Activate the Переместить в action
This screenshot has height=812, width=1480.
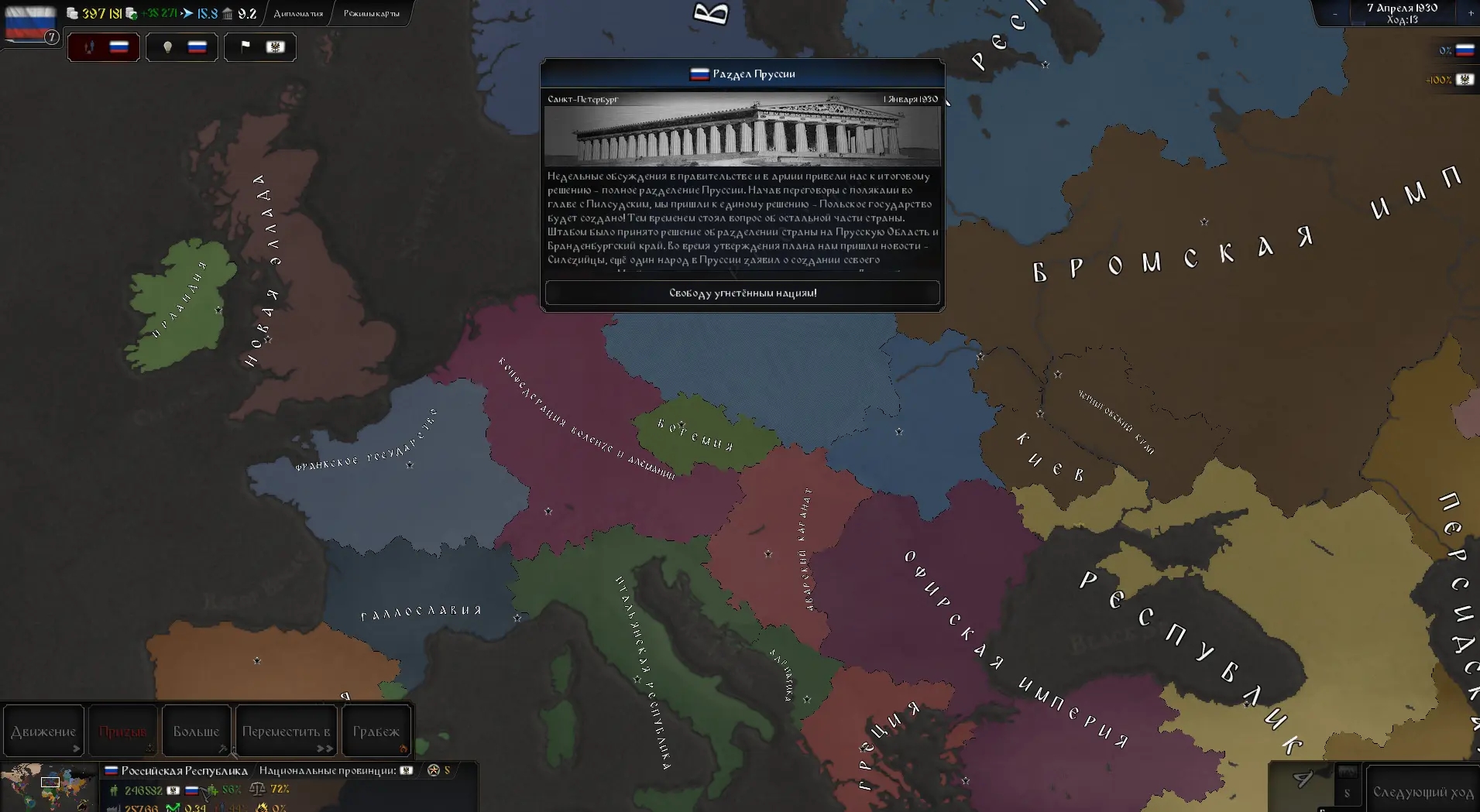[286, 731]
